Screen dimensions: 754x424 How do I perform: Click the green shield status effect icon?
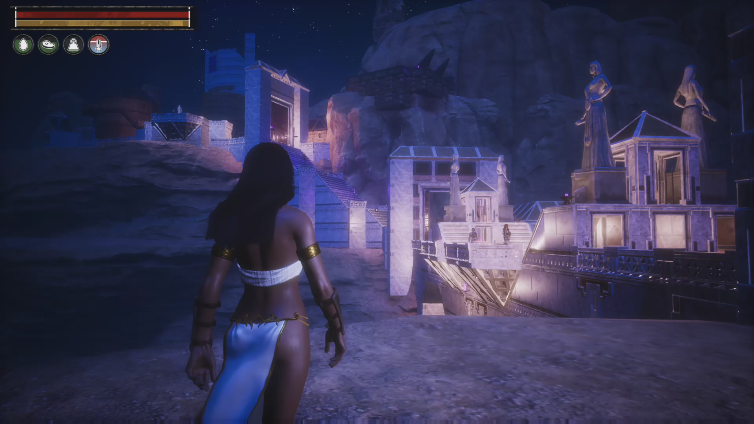(23, 44)
